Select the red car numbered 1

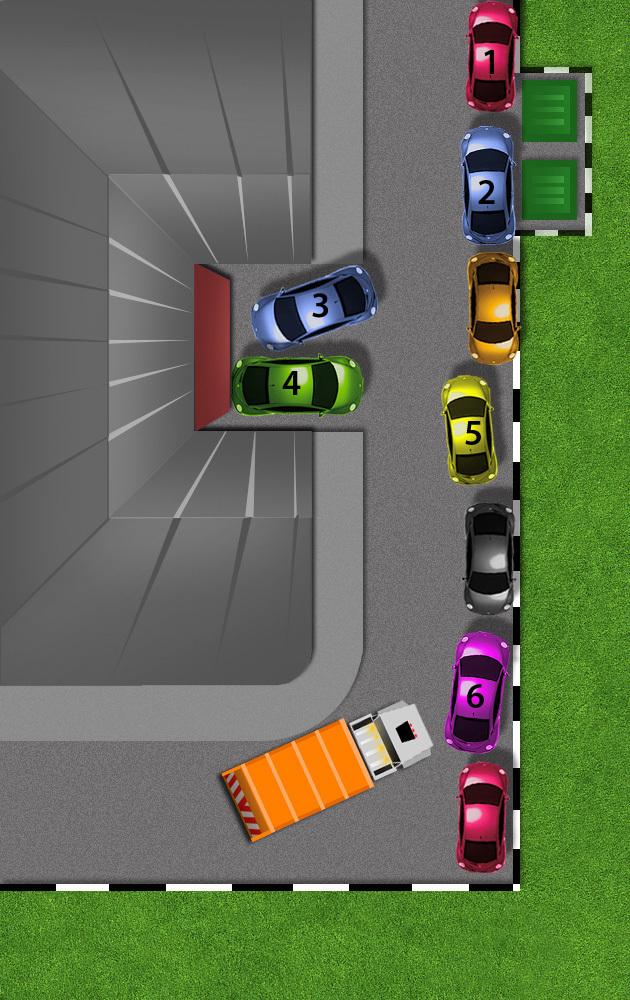pos(492,57)
